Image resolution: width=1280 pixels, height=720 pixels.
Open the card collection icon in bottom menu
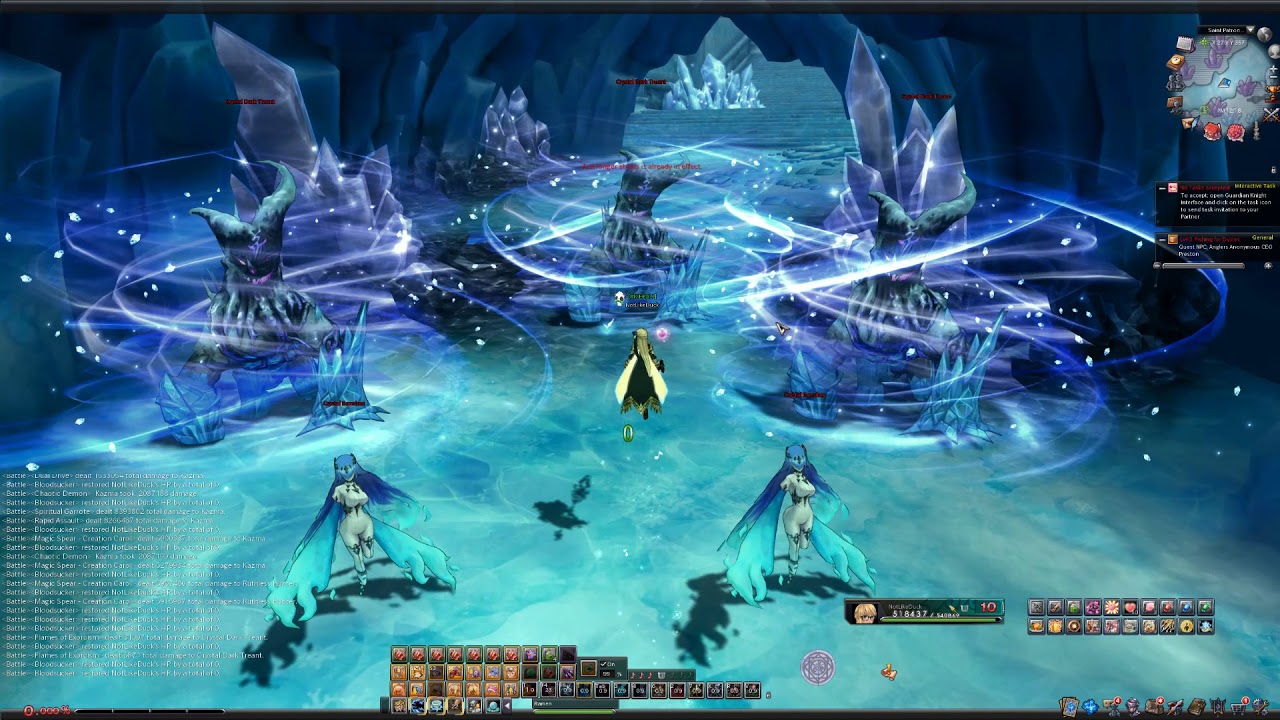click(1070, 706)
